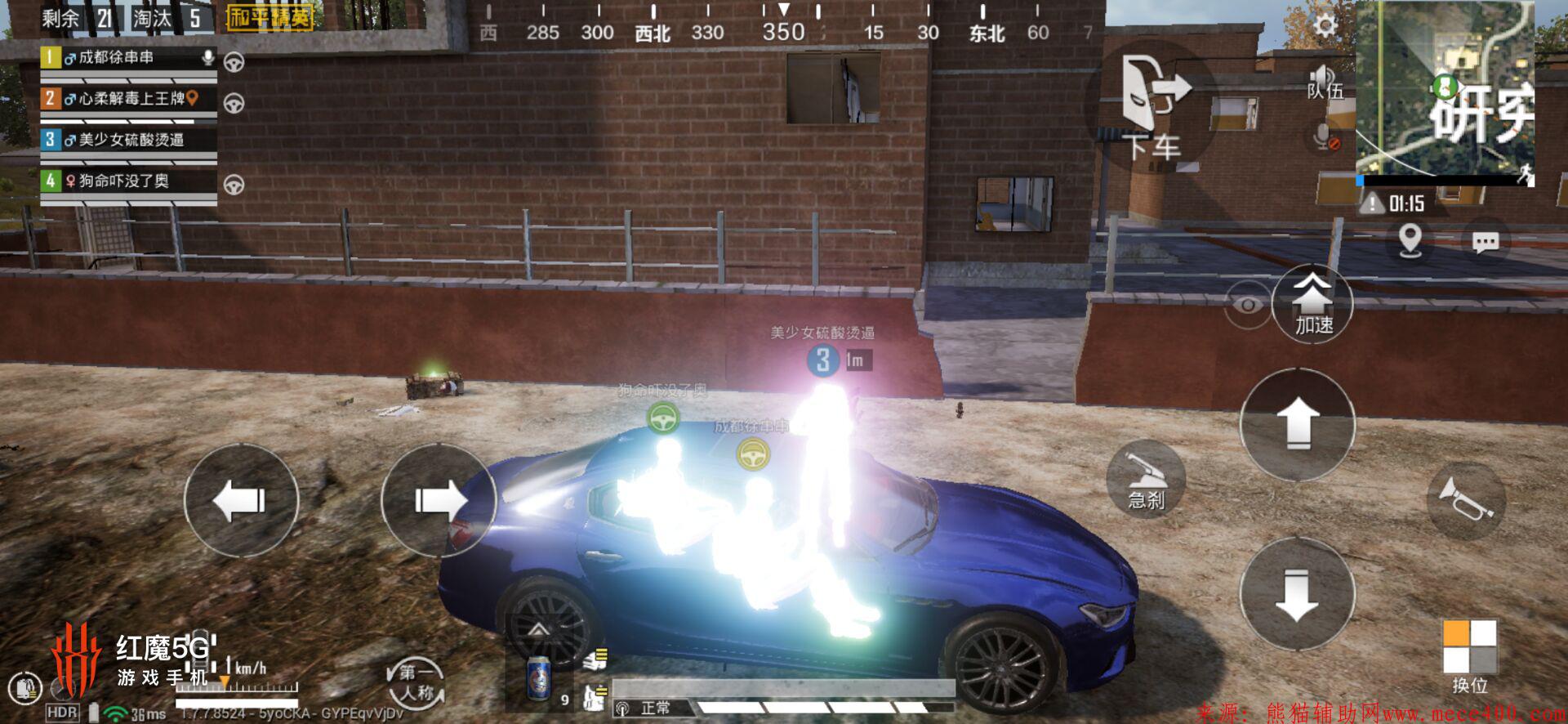Accelerate with the forward arrow button

point(1297,424)
